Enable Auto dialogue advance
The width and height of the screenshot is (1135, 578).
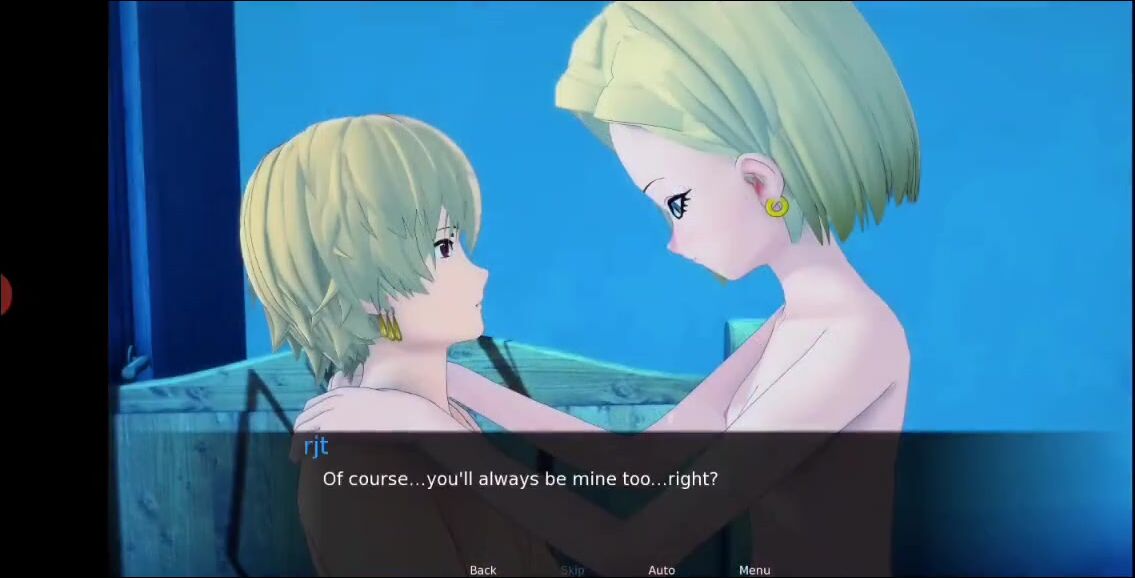[x=661, y=570]
